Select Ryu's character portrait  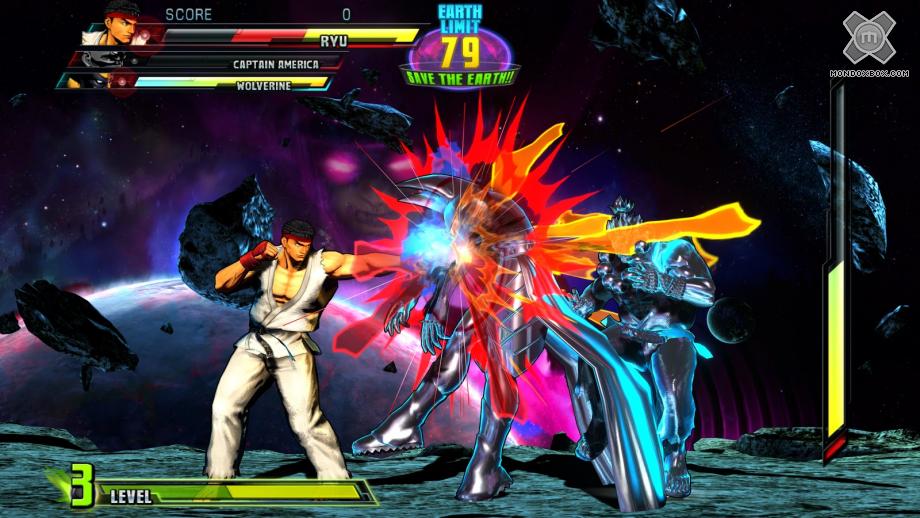[x=120, y=26]
